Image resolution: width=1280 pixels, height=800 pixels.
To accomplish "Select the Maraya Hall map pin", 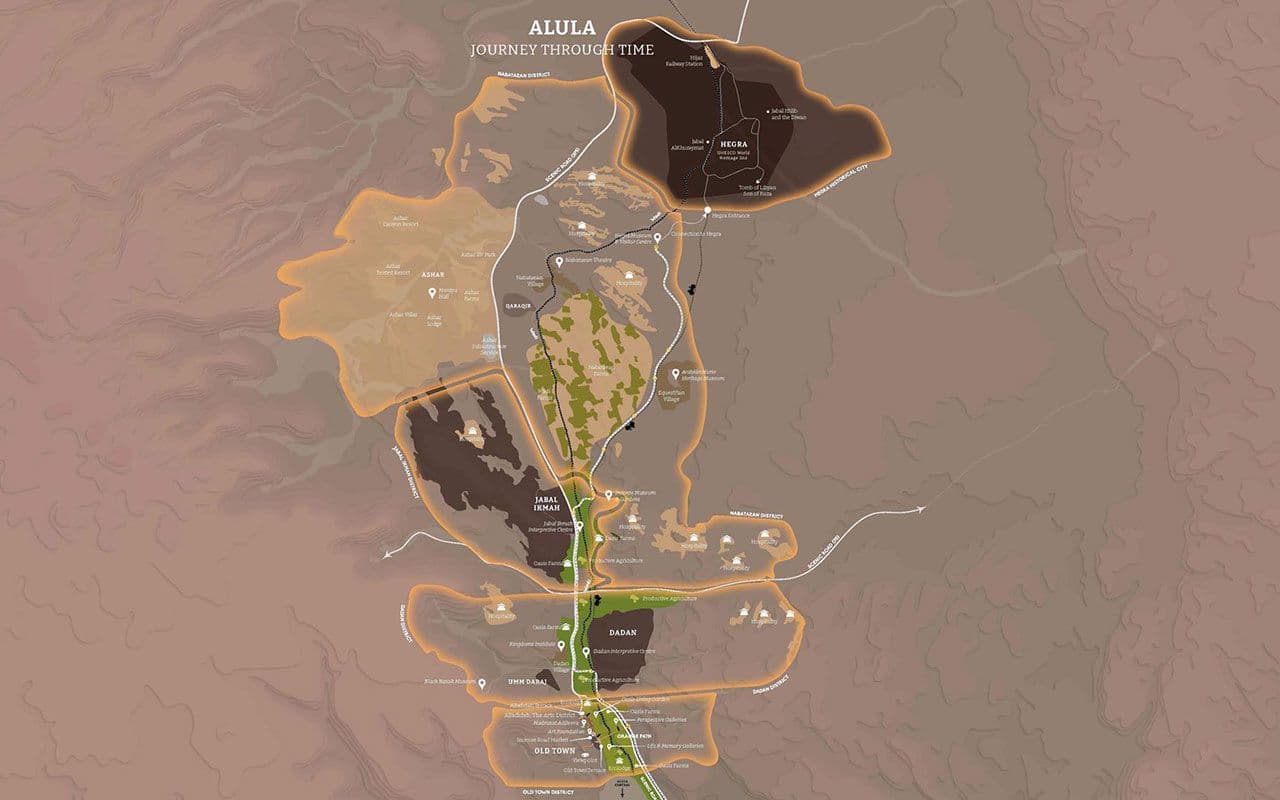I will point(433,293).
